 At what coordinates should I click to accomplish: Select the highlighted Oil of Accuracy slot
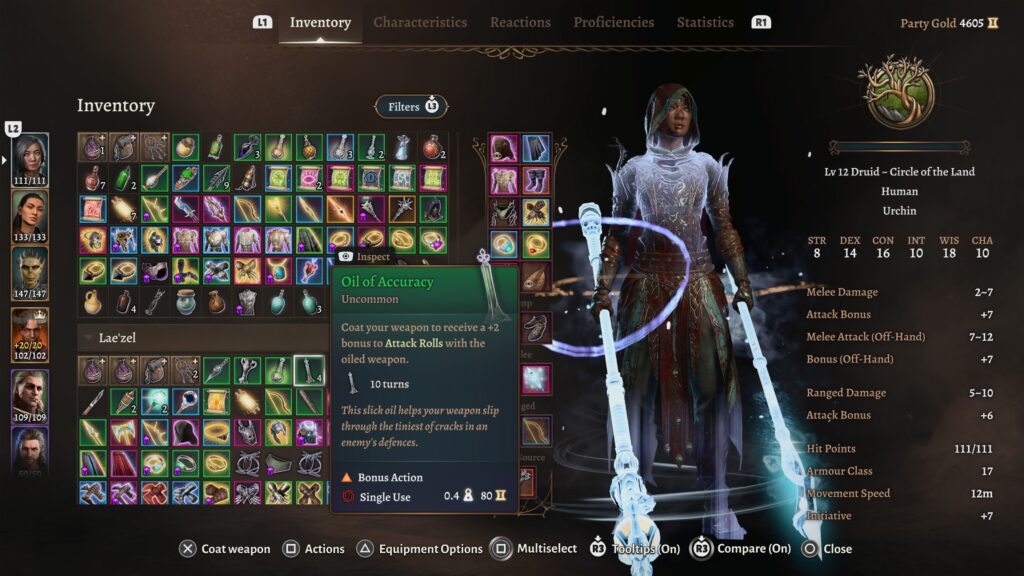(309, 370)
